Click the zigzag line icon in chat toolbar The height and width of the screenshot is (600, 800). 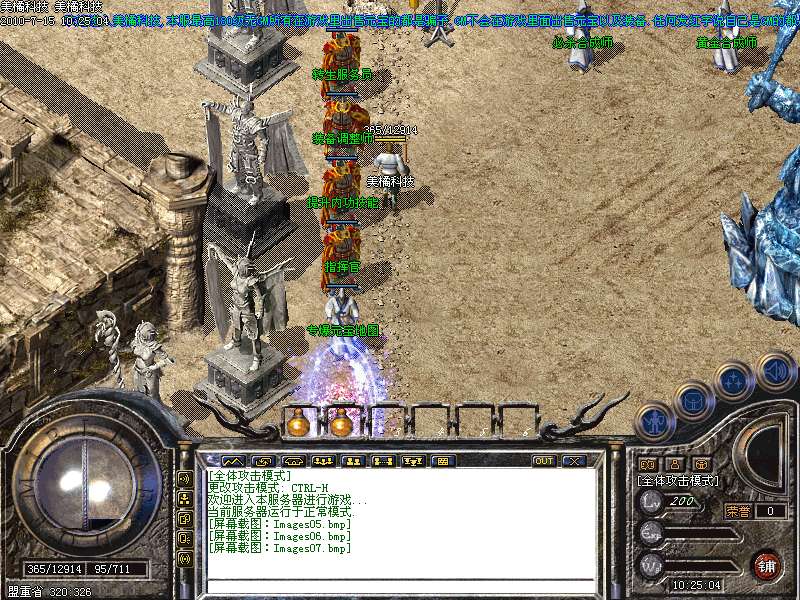(233, 461)
